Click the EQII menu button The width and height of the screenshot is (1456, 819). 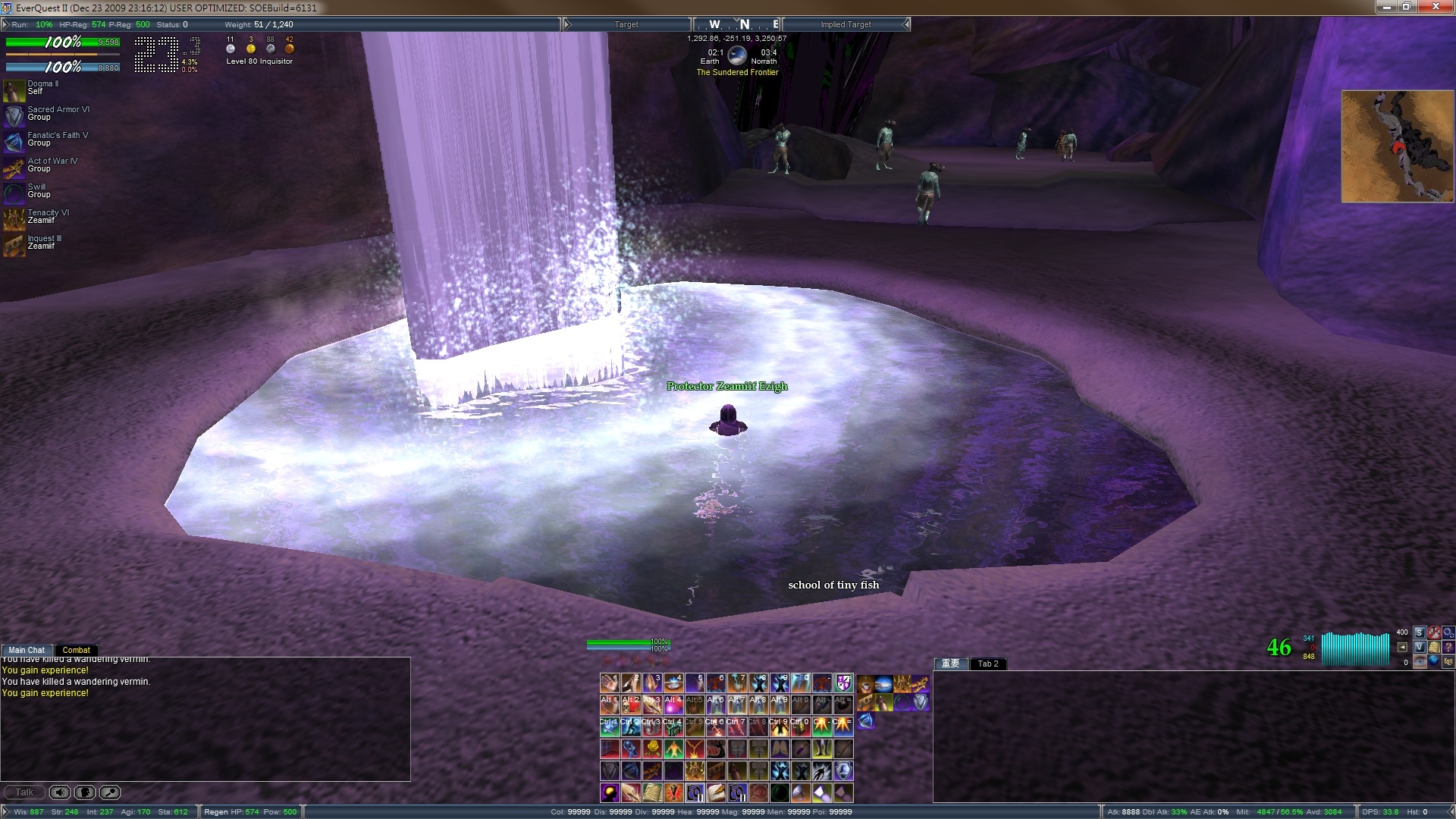point(1448,661)
